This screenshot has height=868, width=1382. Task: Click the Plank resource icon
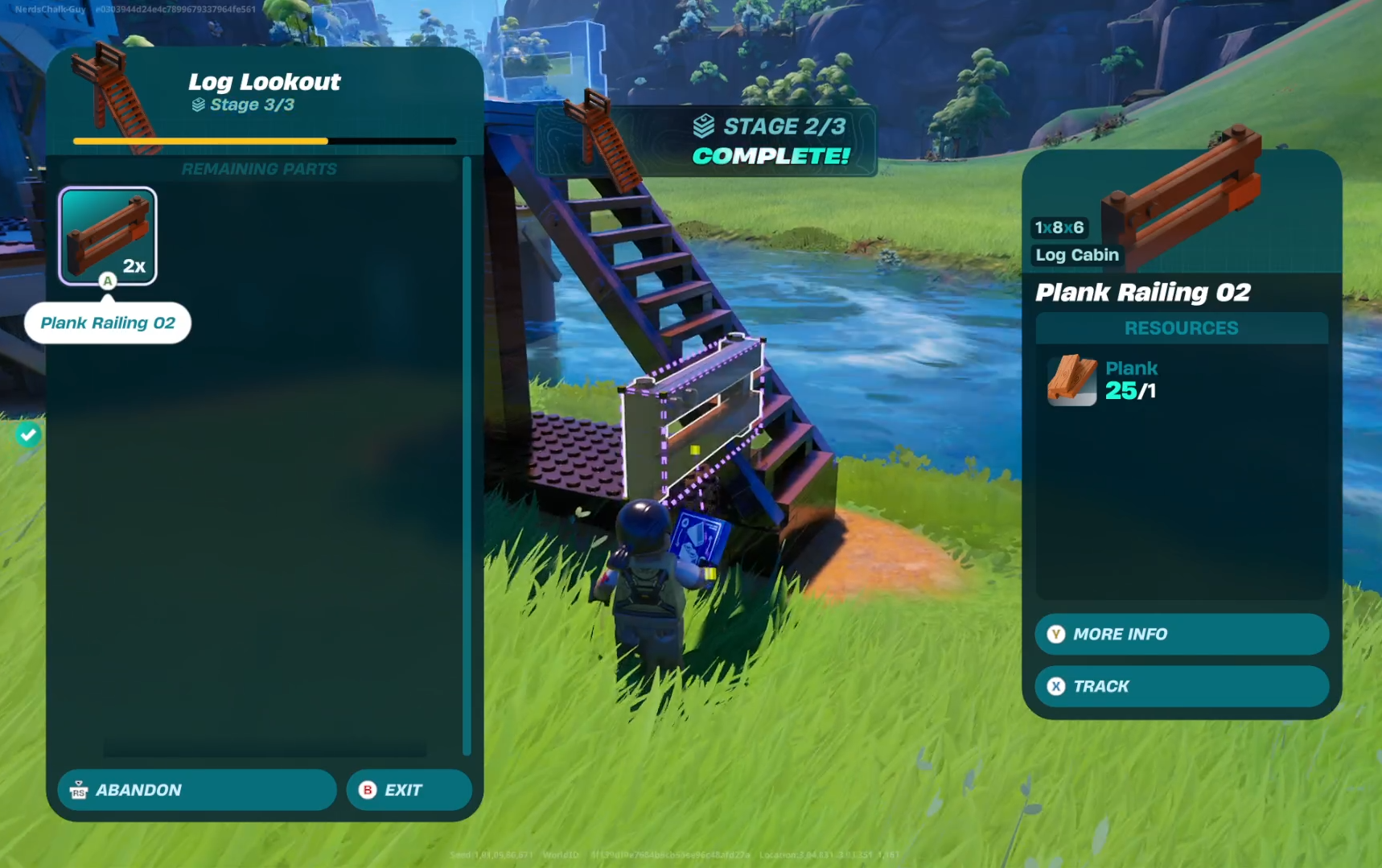pos(1071,380)
